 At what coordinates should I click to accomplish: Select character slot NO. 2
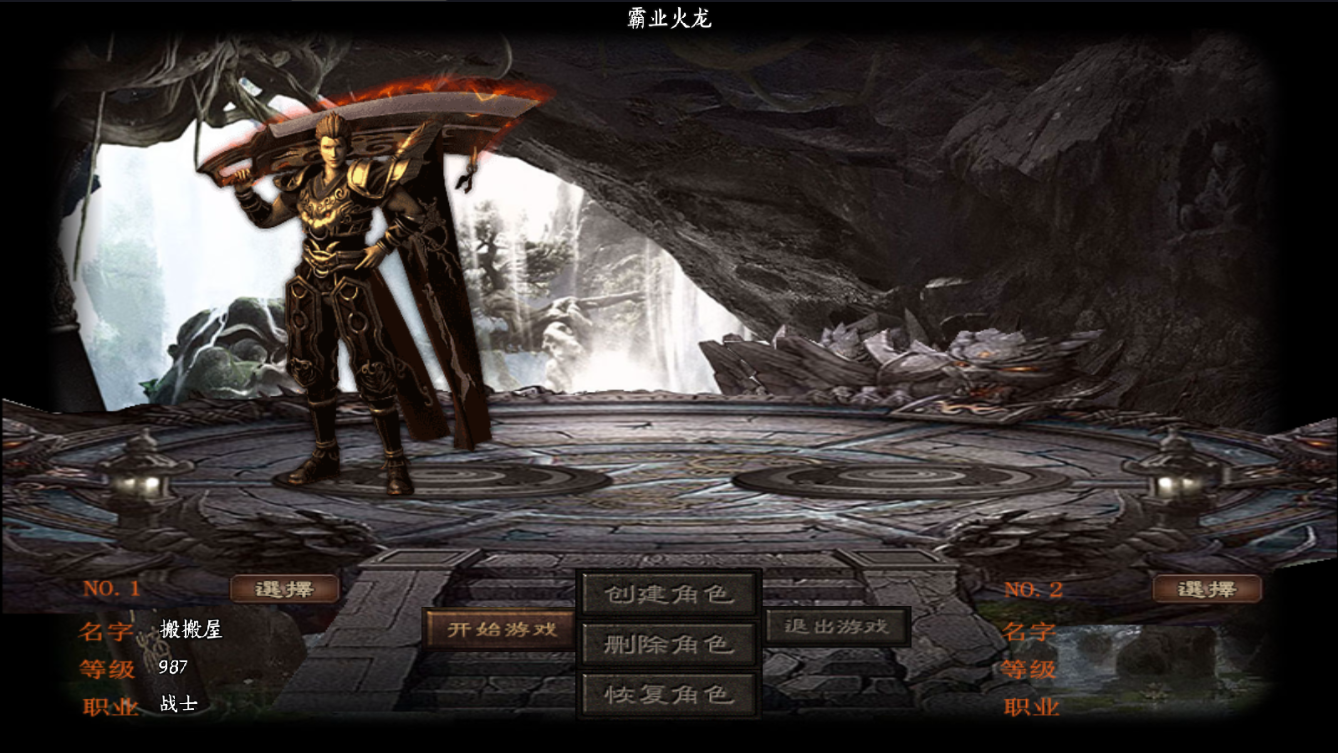click(1207, 589)
